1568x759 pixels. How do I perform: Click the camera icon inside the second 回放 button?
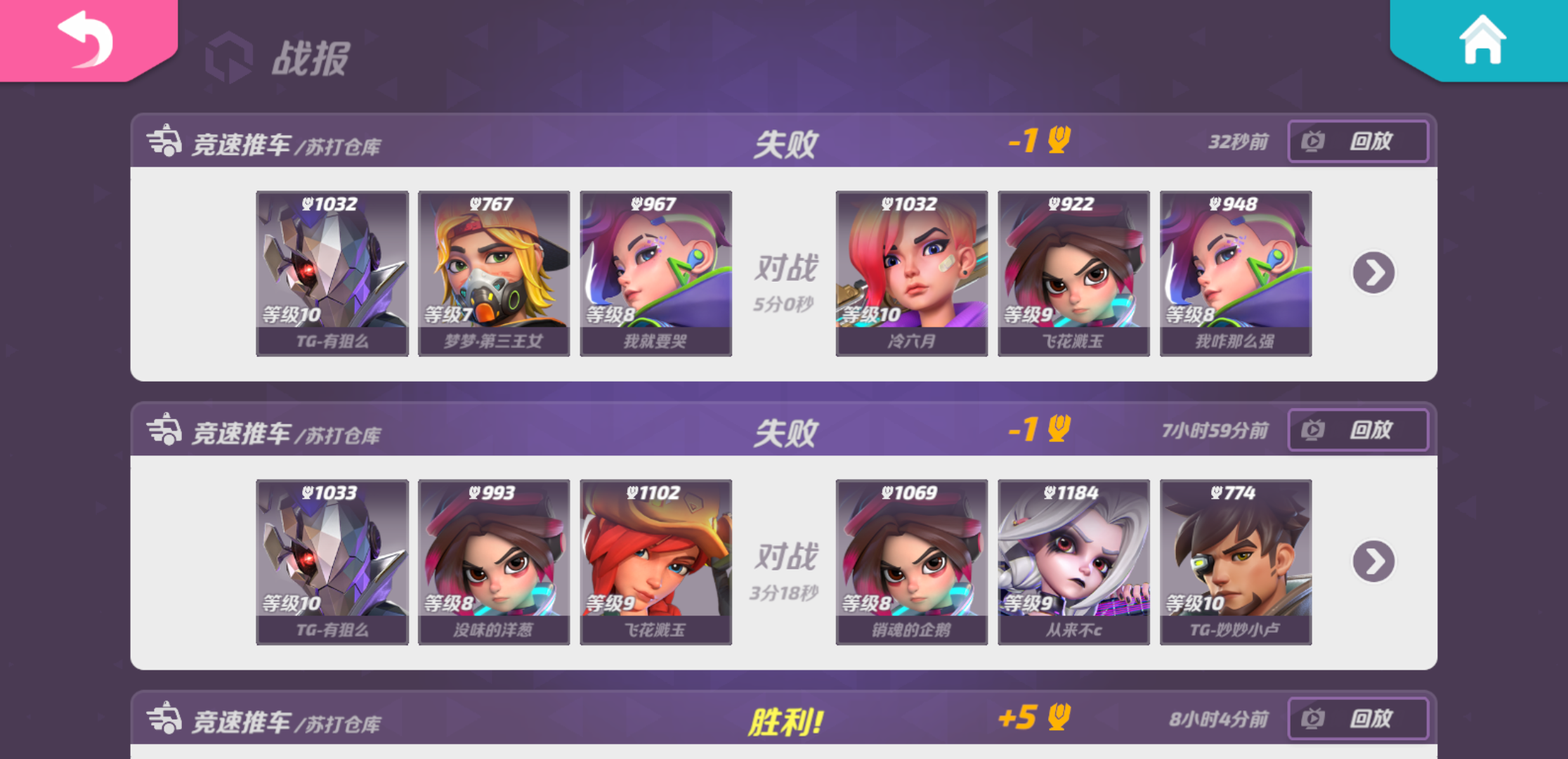1311,429
